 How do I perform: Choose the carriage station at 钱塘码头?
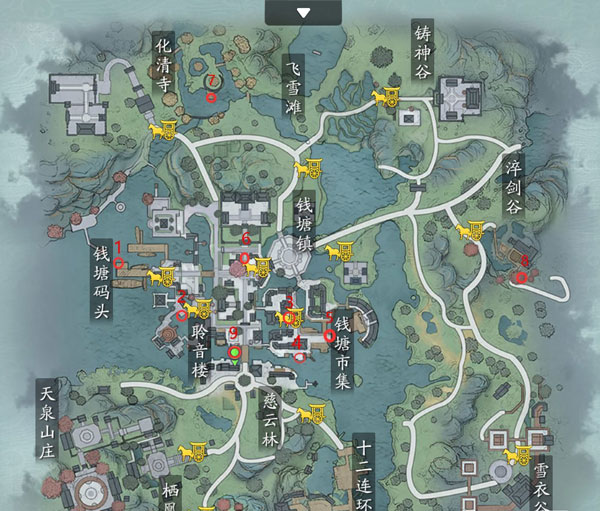coord(163,275)
